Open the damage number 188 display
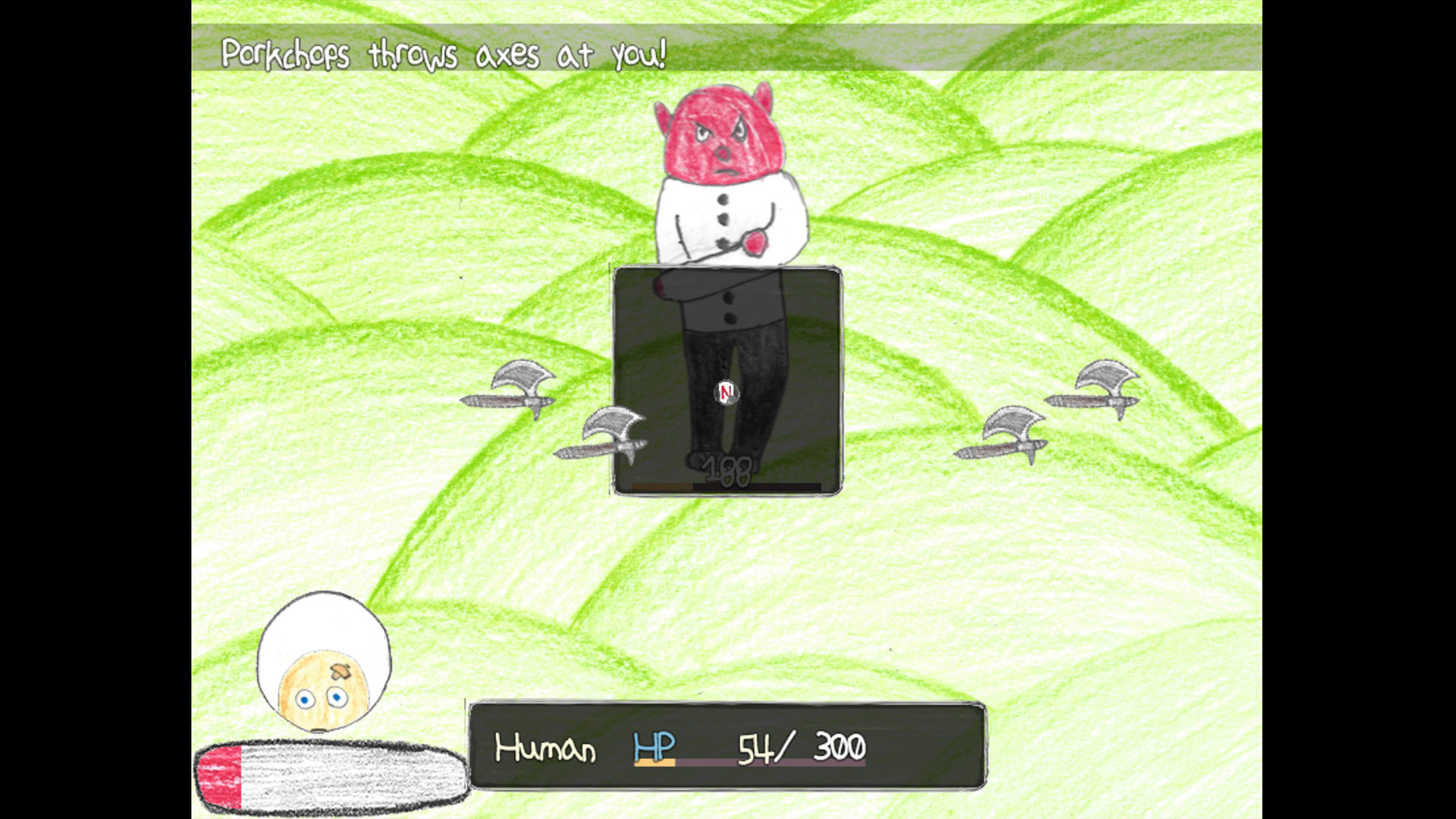1456x819 pixels. tap(726, 470)
